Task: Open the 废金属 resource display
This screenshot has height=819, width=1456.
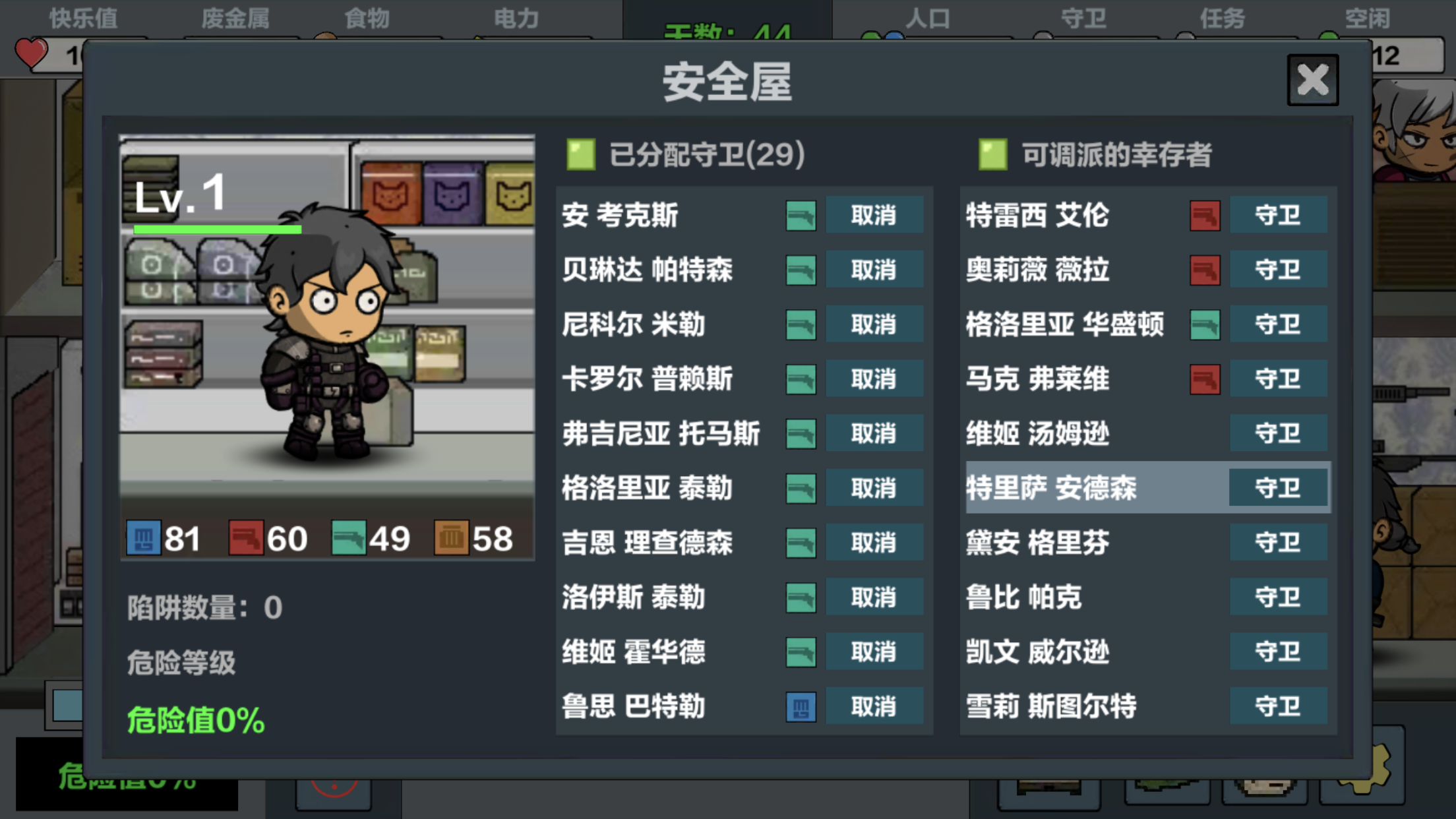Action: (234, 18)
